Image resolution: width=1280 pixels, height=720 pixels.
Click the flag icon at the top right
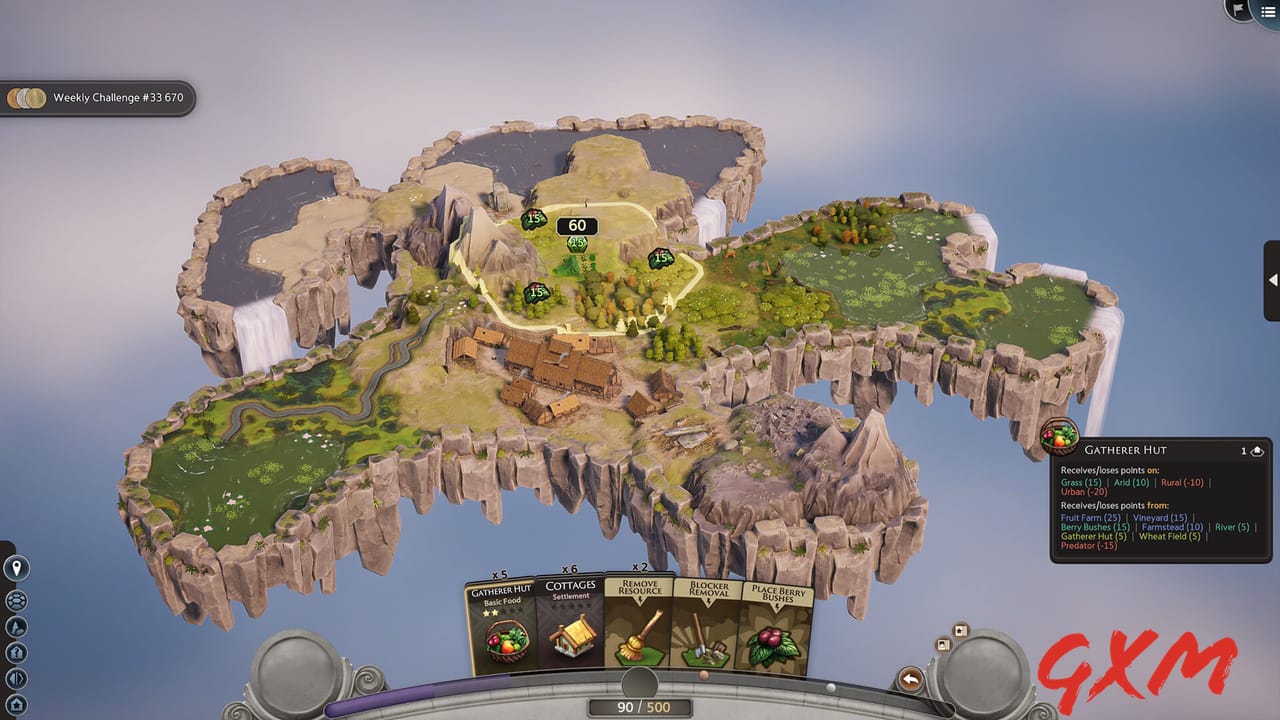tap(1238, 9)
